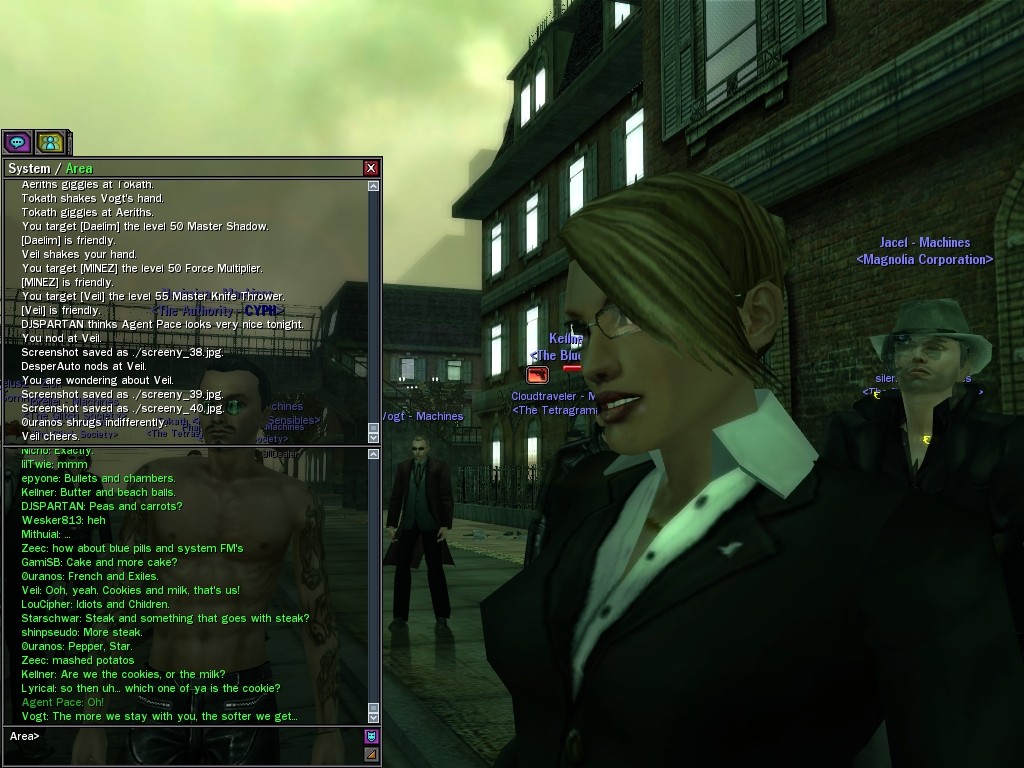Image resolution: width=1024 pixels, height=768 pixels.
Task: Click the system log scroll-up arrow
Action: [x=373, y=186]
